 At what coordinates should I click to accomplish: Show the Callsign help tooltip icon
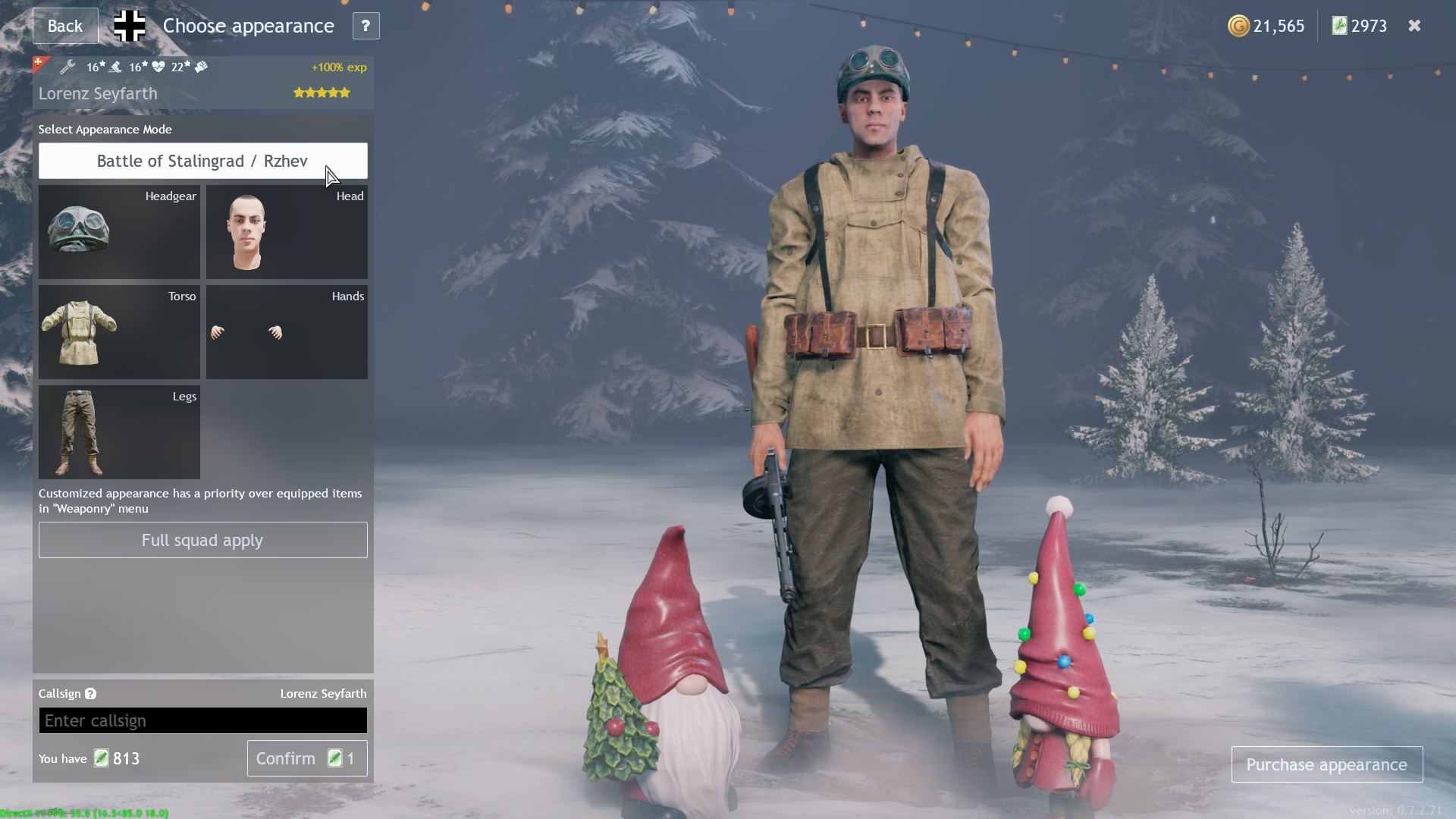click(90, 694)
